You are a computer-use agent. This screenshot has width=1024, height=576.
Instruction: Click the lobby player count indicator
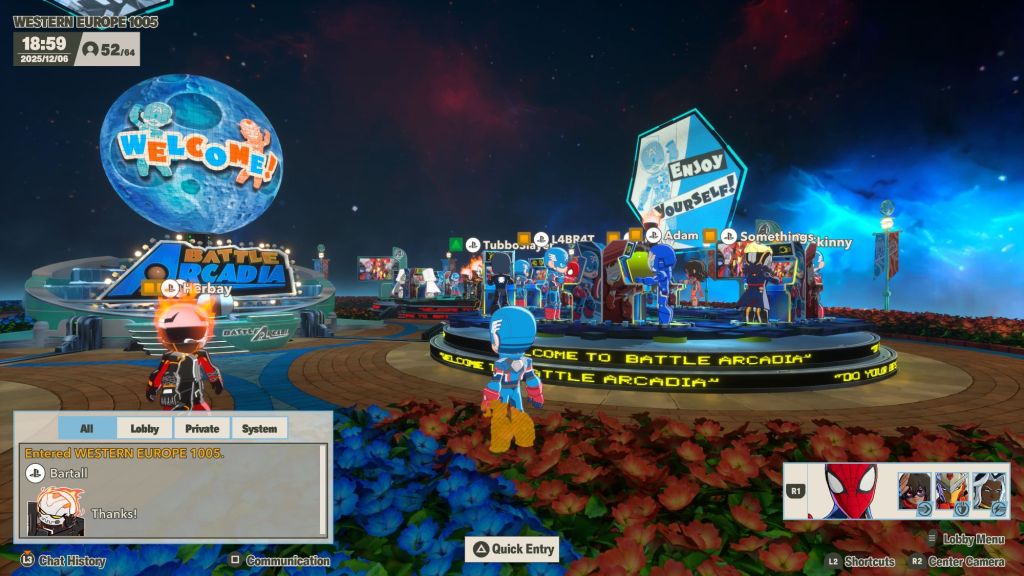tap(109, 48)
